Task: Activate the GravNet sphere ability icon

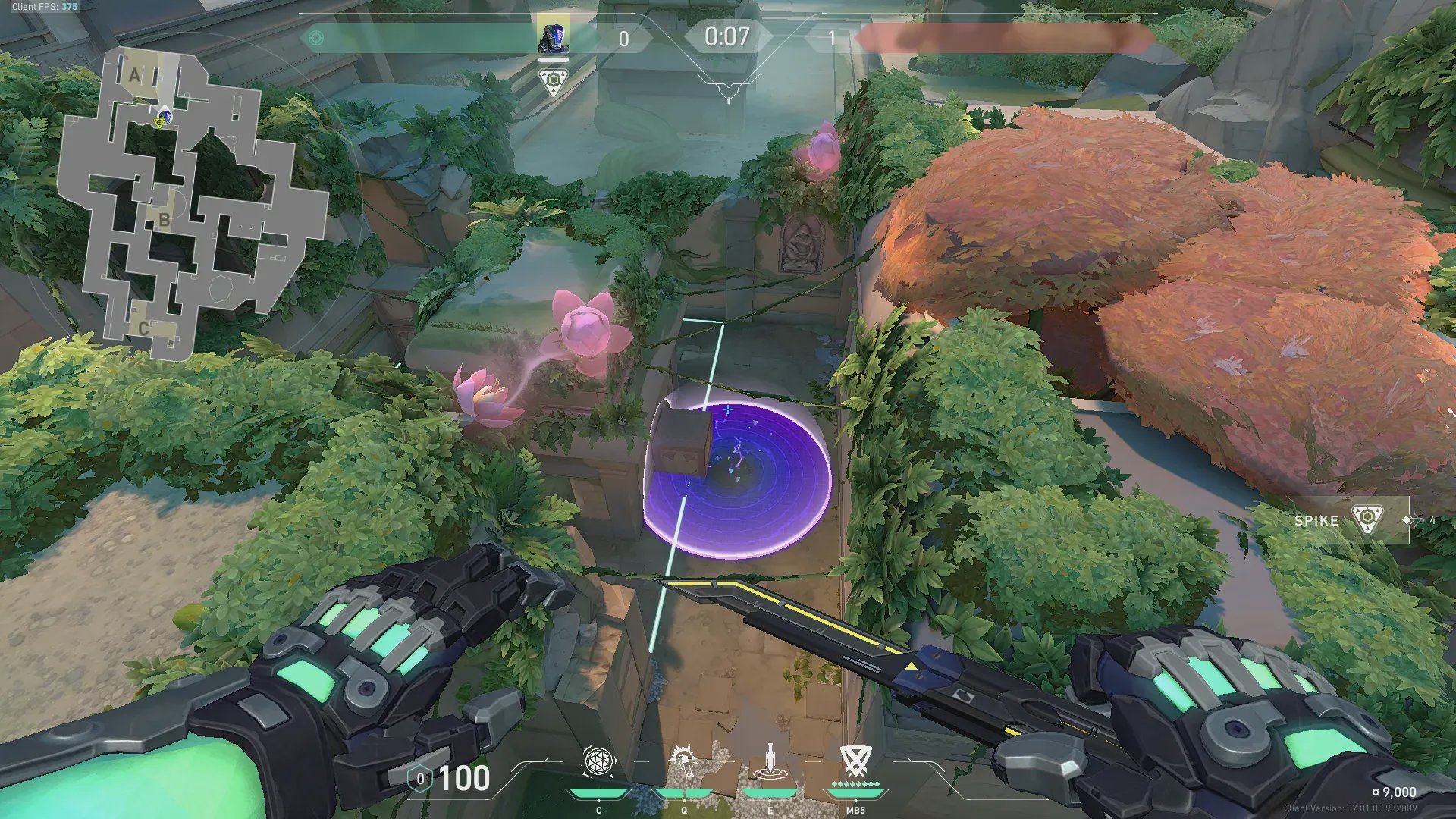Action: tap(598, 763)
